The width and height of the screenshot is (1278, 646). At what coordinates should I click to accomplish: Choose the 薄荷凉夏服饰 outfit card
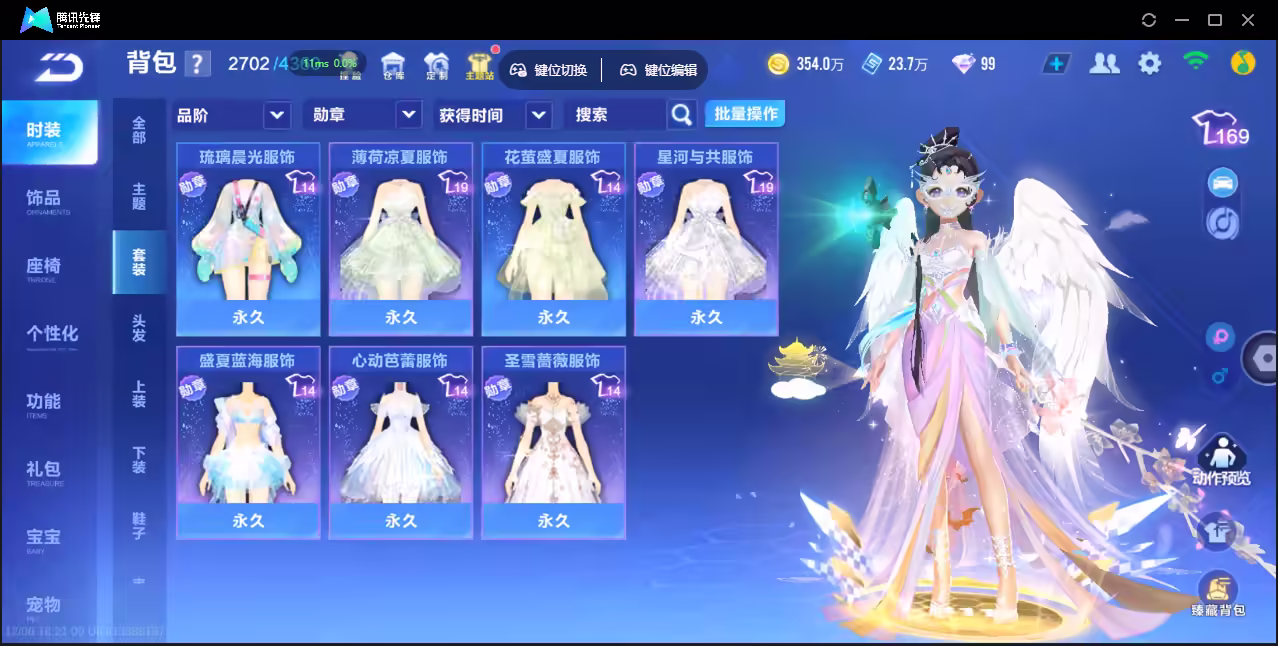(400, 238)
